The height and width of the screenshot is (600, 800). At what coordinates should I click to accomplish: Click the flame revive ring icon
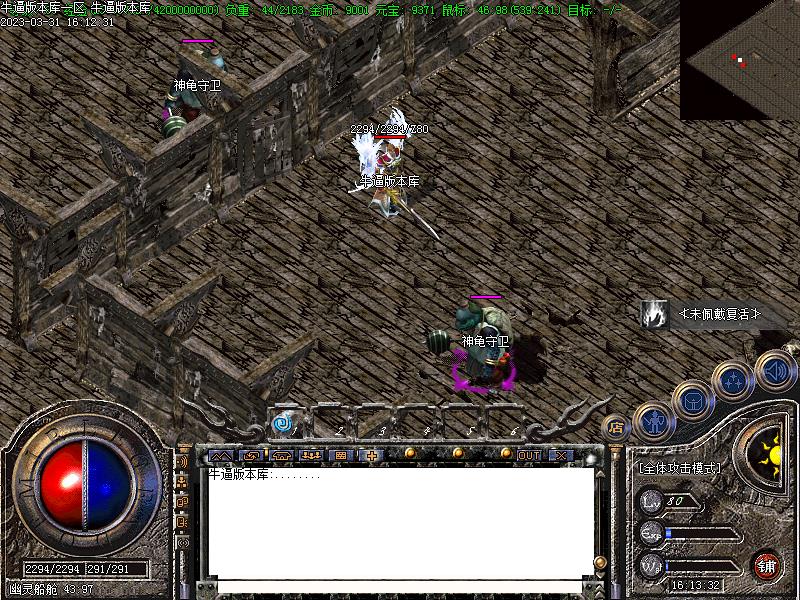point(655,314)
